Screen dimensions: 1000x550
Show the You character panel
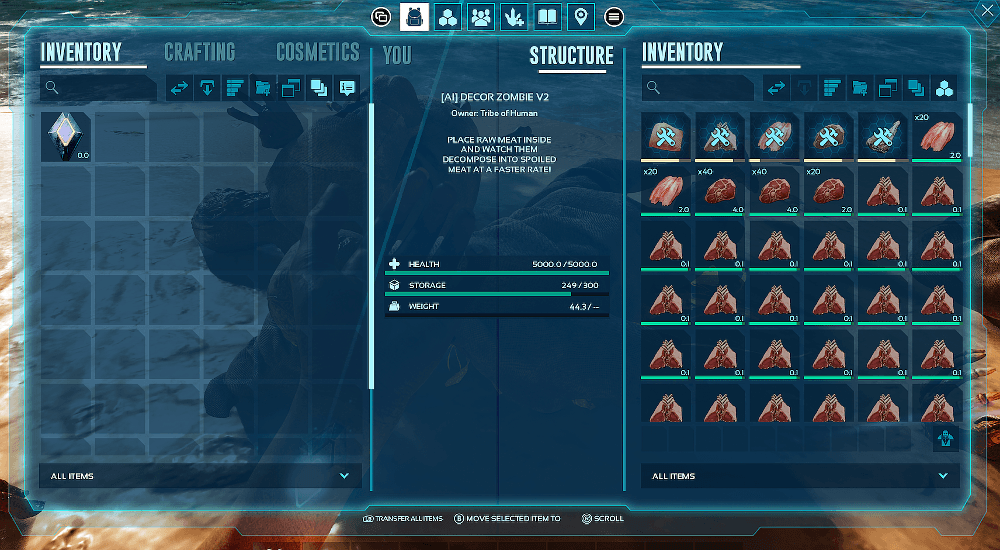tap(397, 55)
